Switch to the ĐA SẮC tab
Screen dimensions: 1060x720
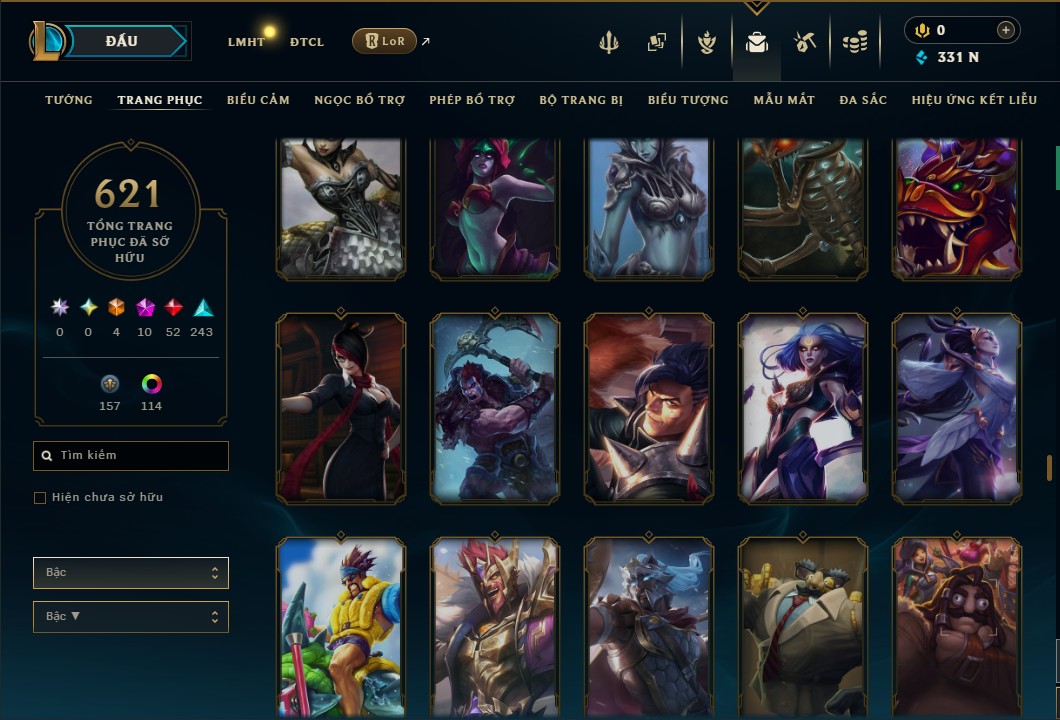pos(863,100)
